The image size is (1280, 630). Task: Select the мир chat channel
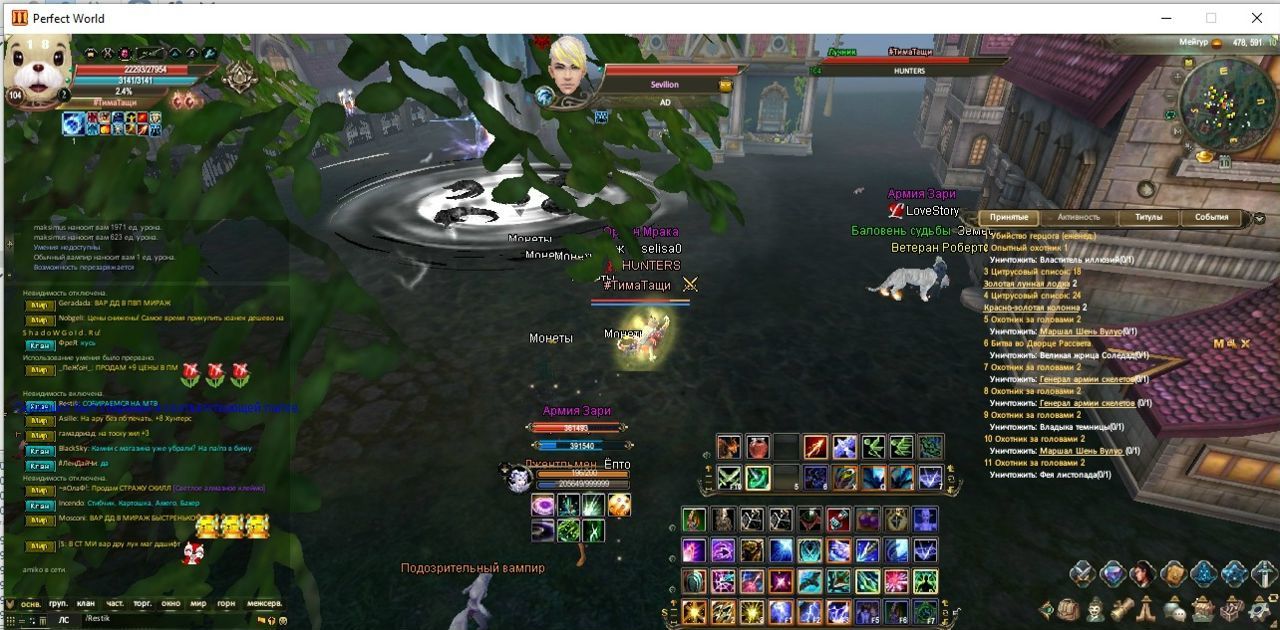198,604
